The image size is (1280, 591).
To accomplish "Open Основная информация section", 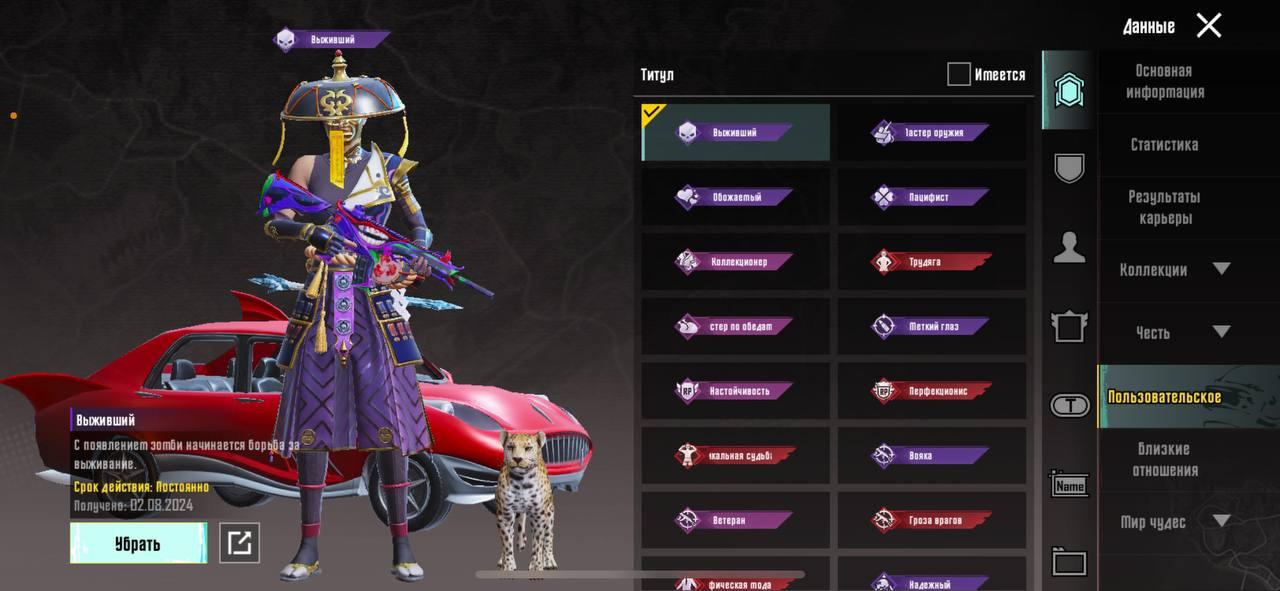I will coord(1165,81).
